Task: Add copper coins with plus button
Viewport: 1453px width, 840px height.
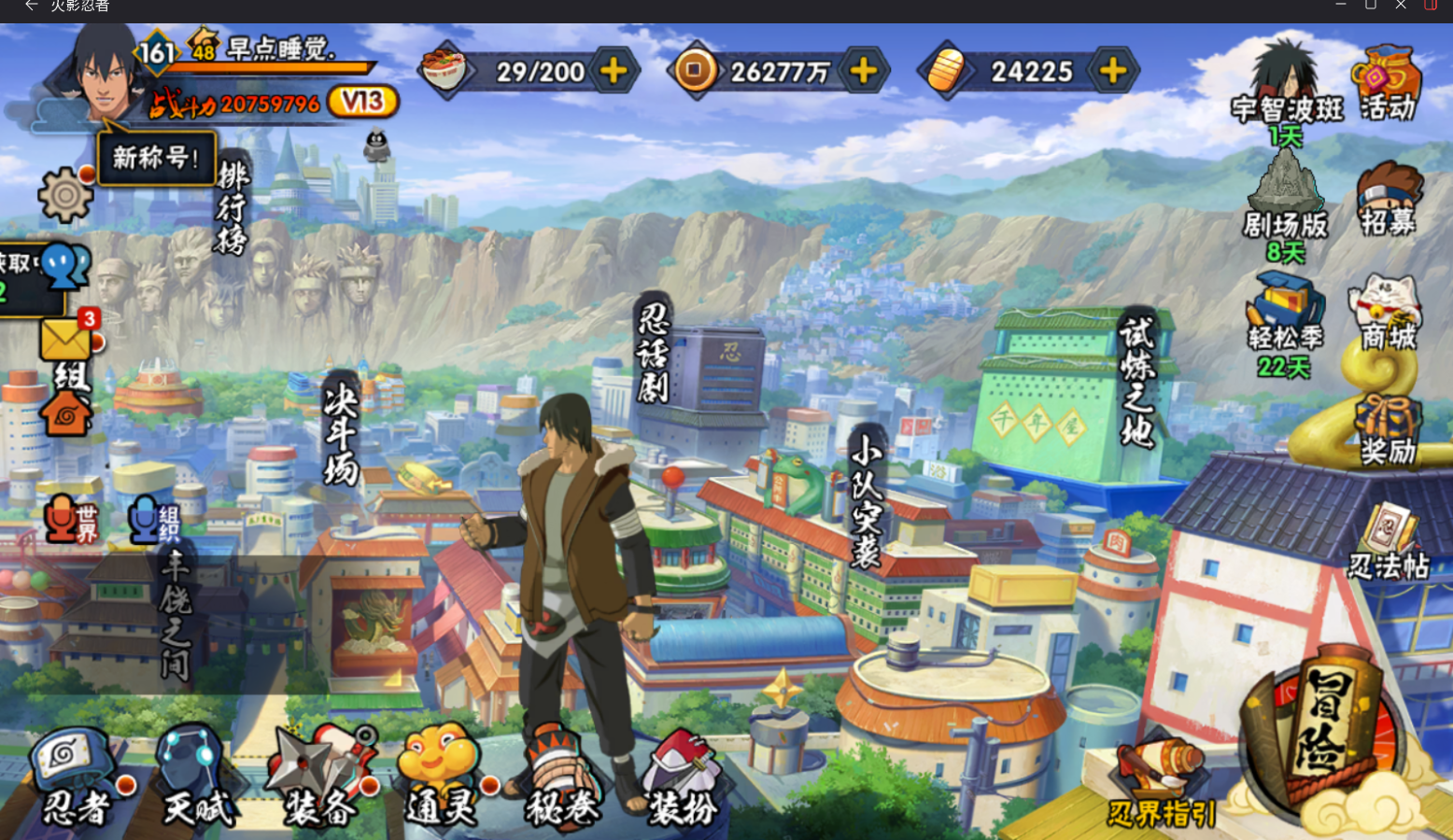Action: point(864,71)
